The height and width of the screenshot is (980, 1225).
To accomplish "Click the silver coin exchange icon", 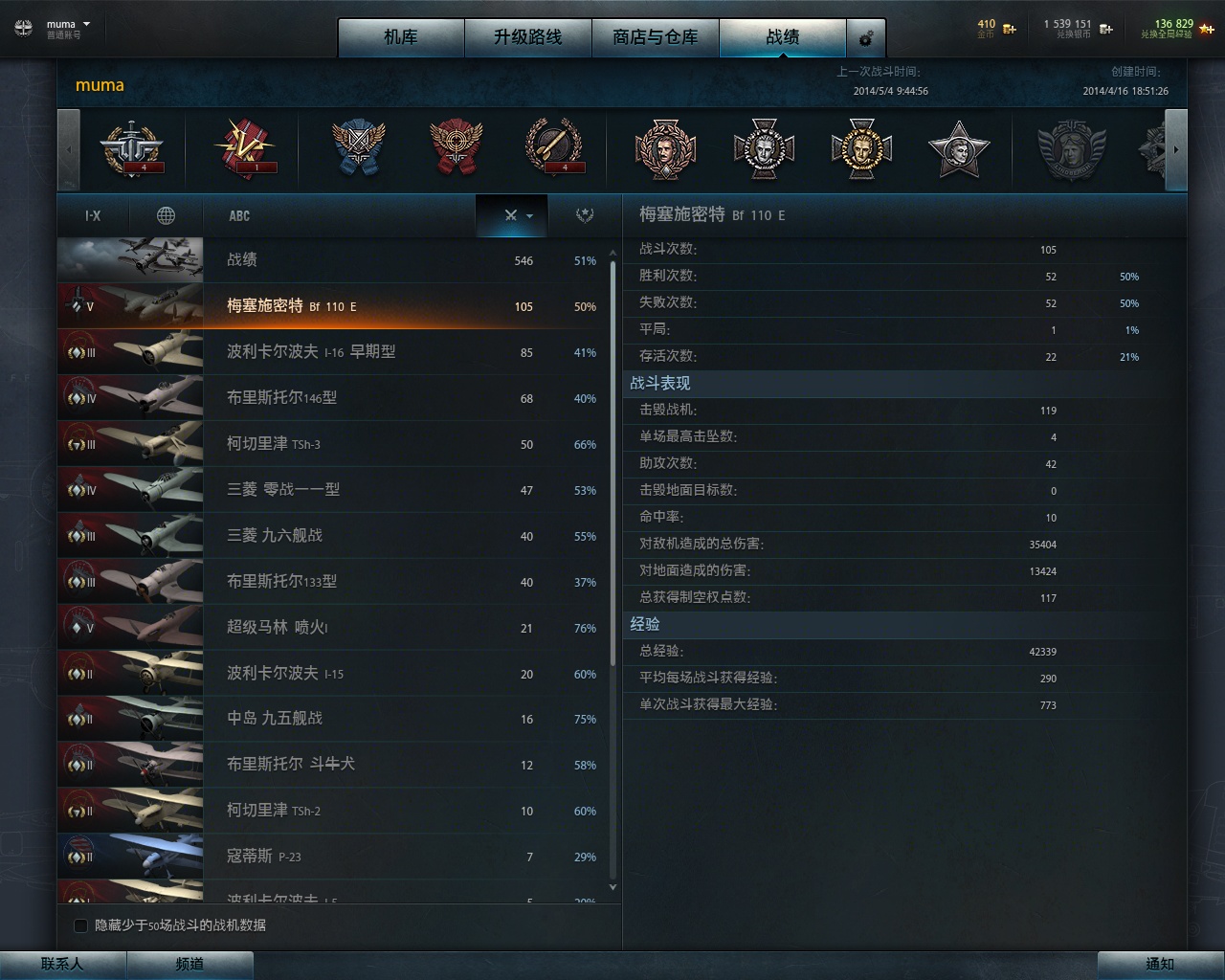I will (1104, 29).
